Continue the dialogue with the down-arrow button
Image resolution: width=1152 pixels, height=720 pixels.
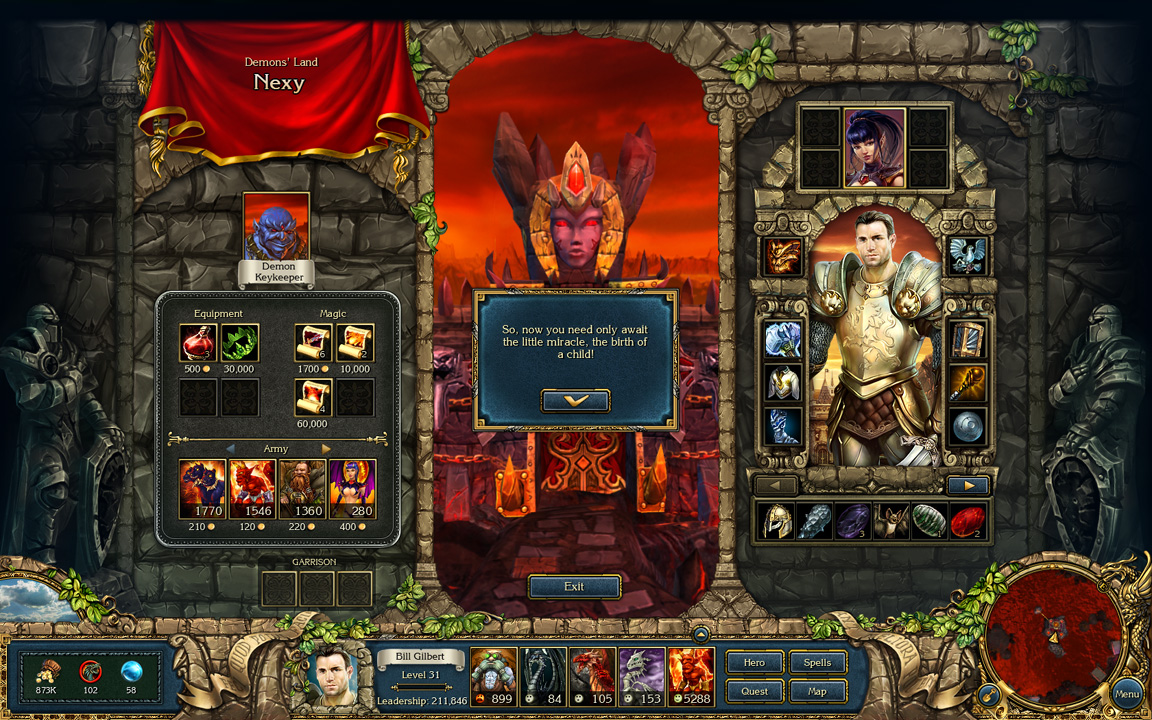[x=575, y=401]
